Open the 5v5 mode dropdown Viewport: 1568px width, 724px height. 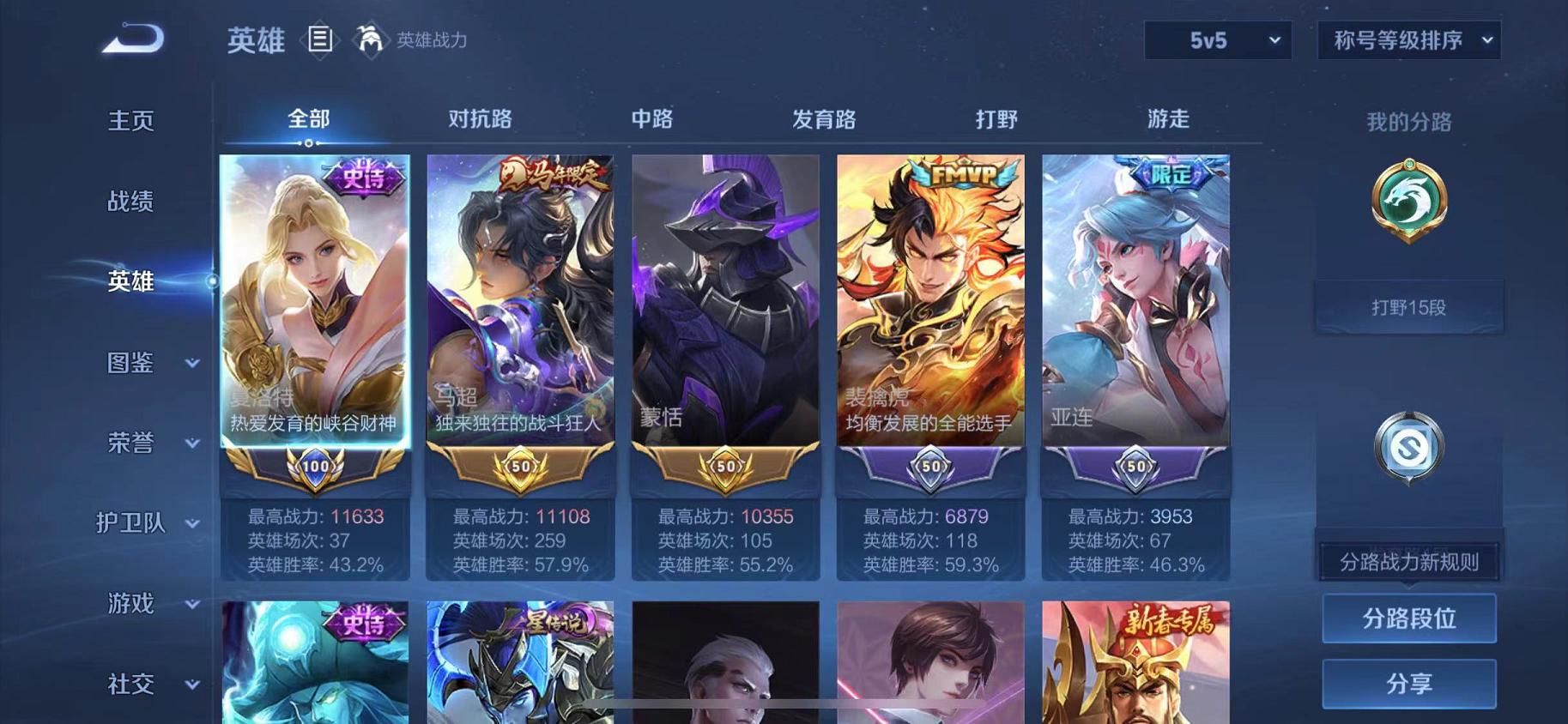(1215, 39)
